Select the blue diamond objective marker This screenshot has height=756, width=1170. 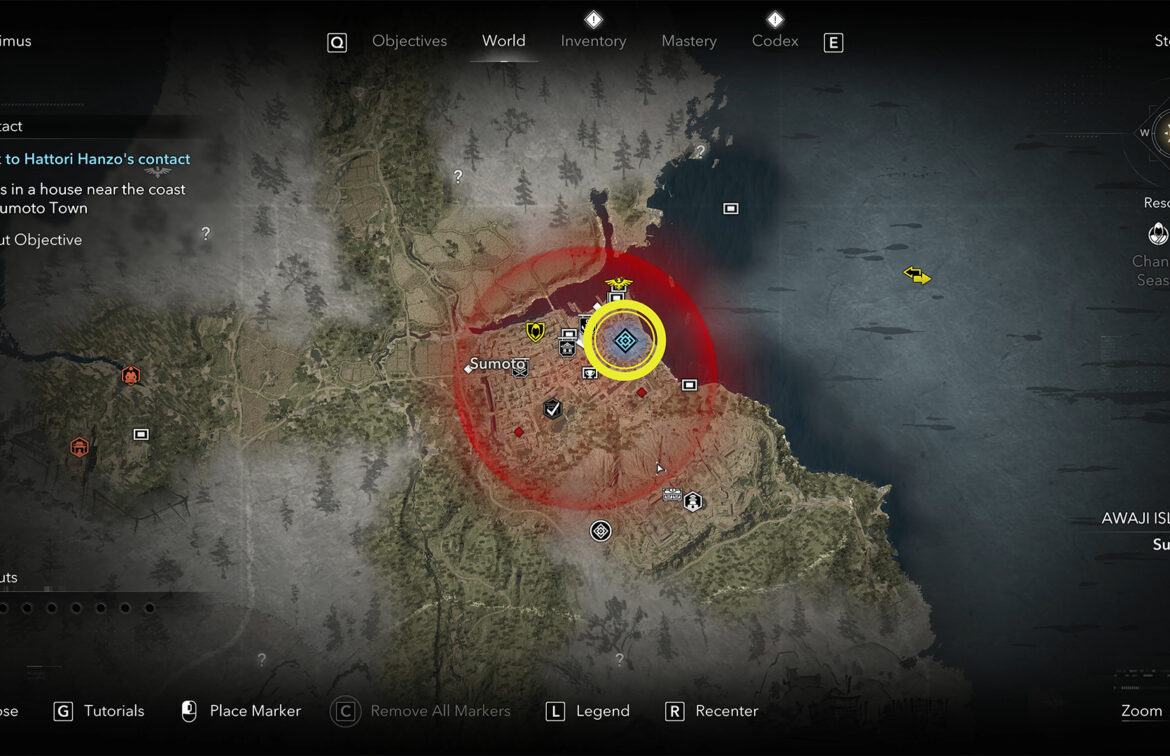625,342
